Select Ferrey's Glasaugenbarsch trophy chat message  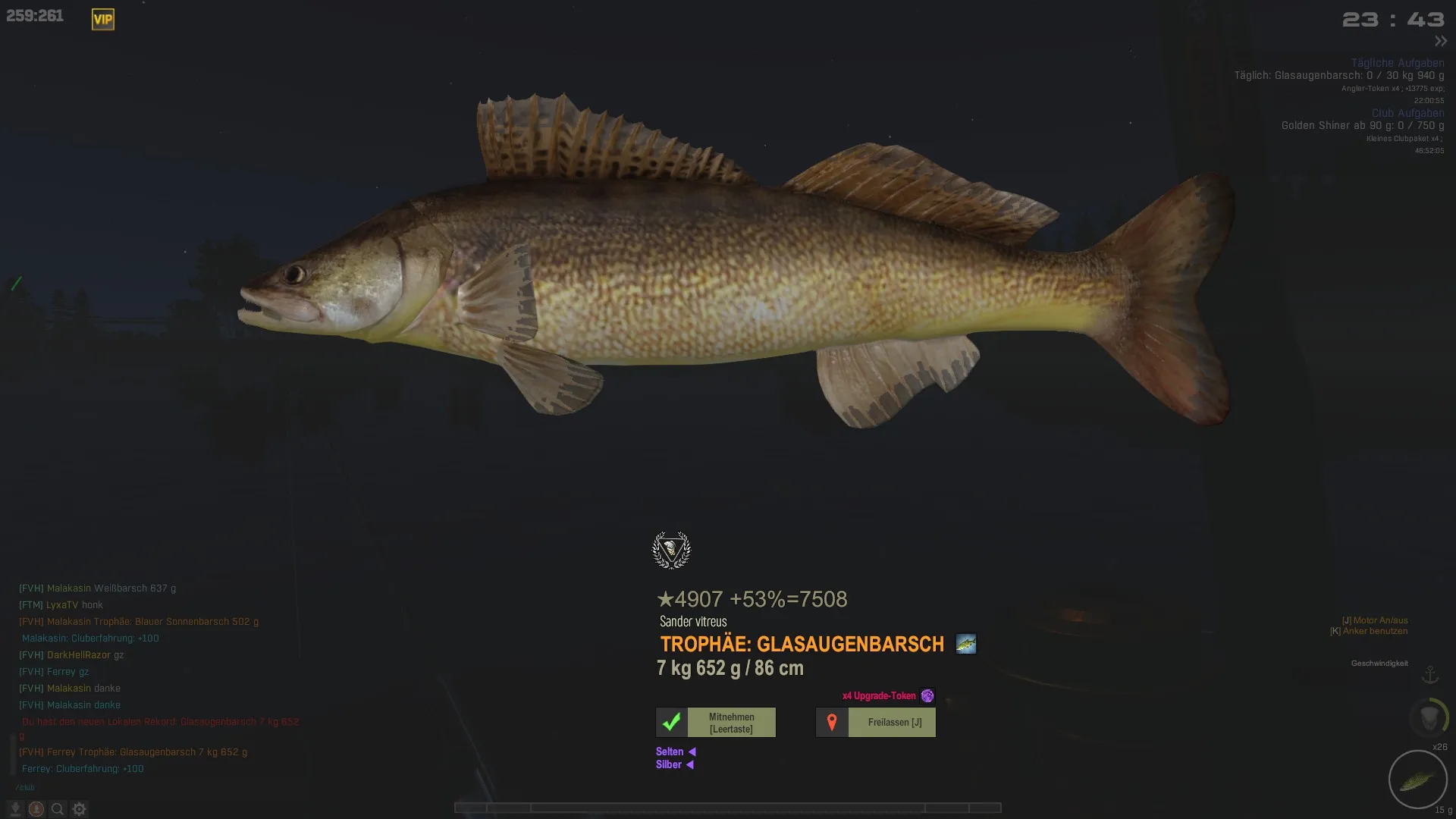(x=133, y=752)
